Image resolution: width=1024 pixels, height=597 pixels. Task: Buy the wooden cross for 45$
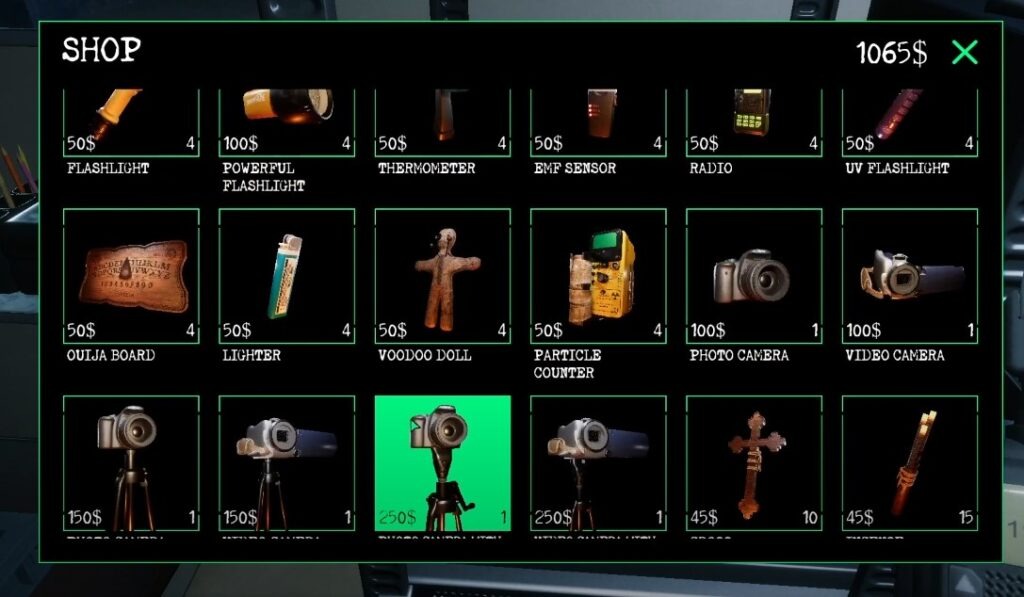[754, 462]
